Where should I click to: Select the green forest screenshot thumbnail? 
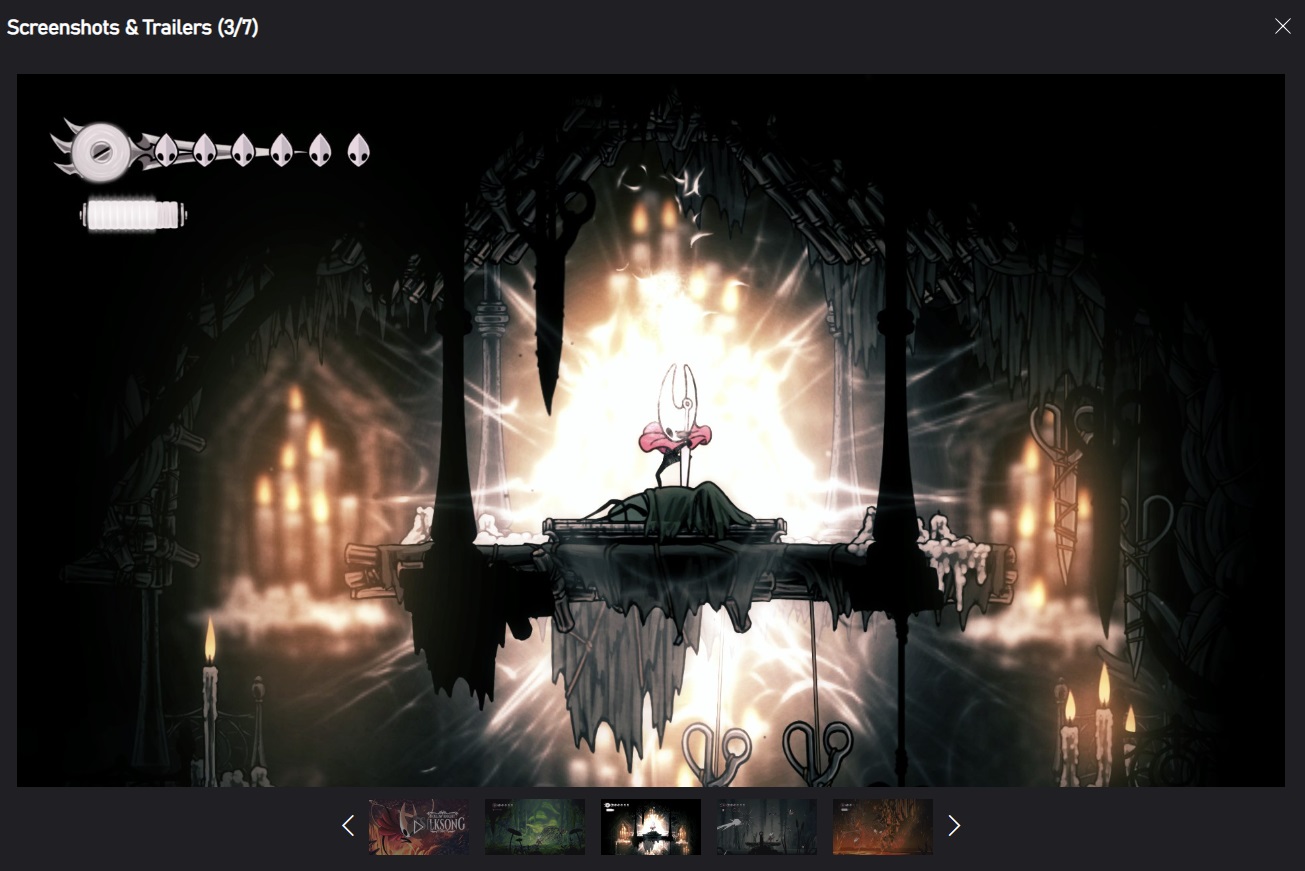pos(535,827)
